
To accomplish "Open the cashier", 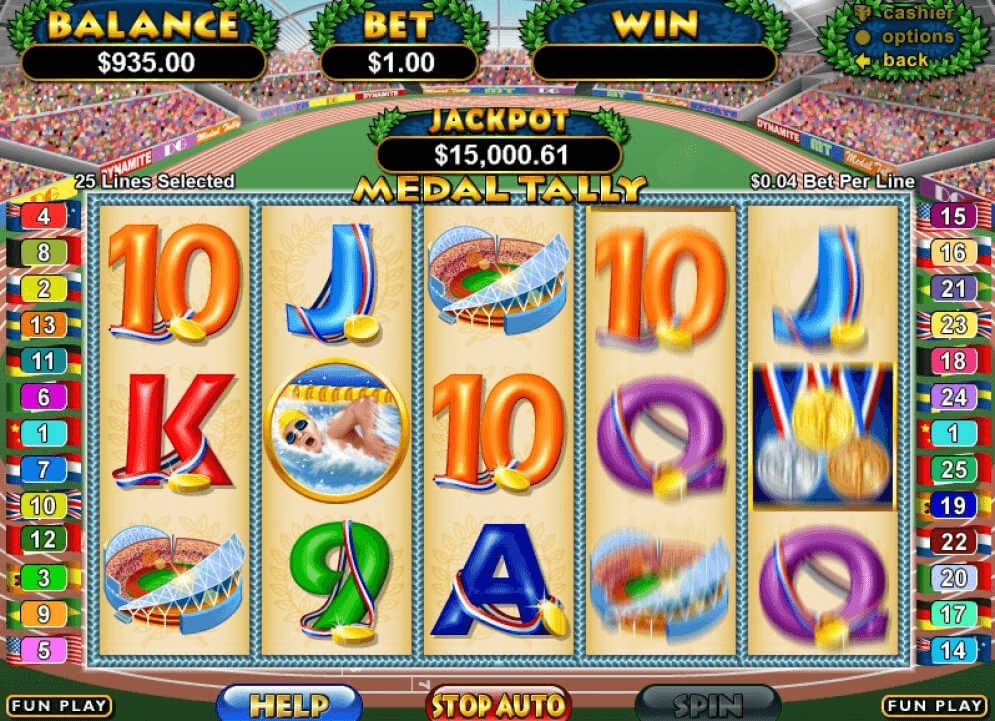I will [917, 14].
